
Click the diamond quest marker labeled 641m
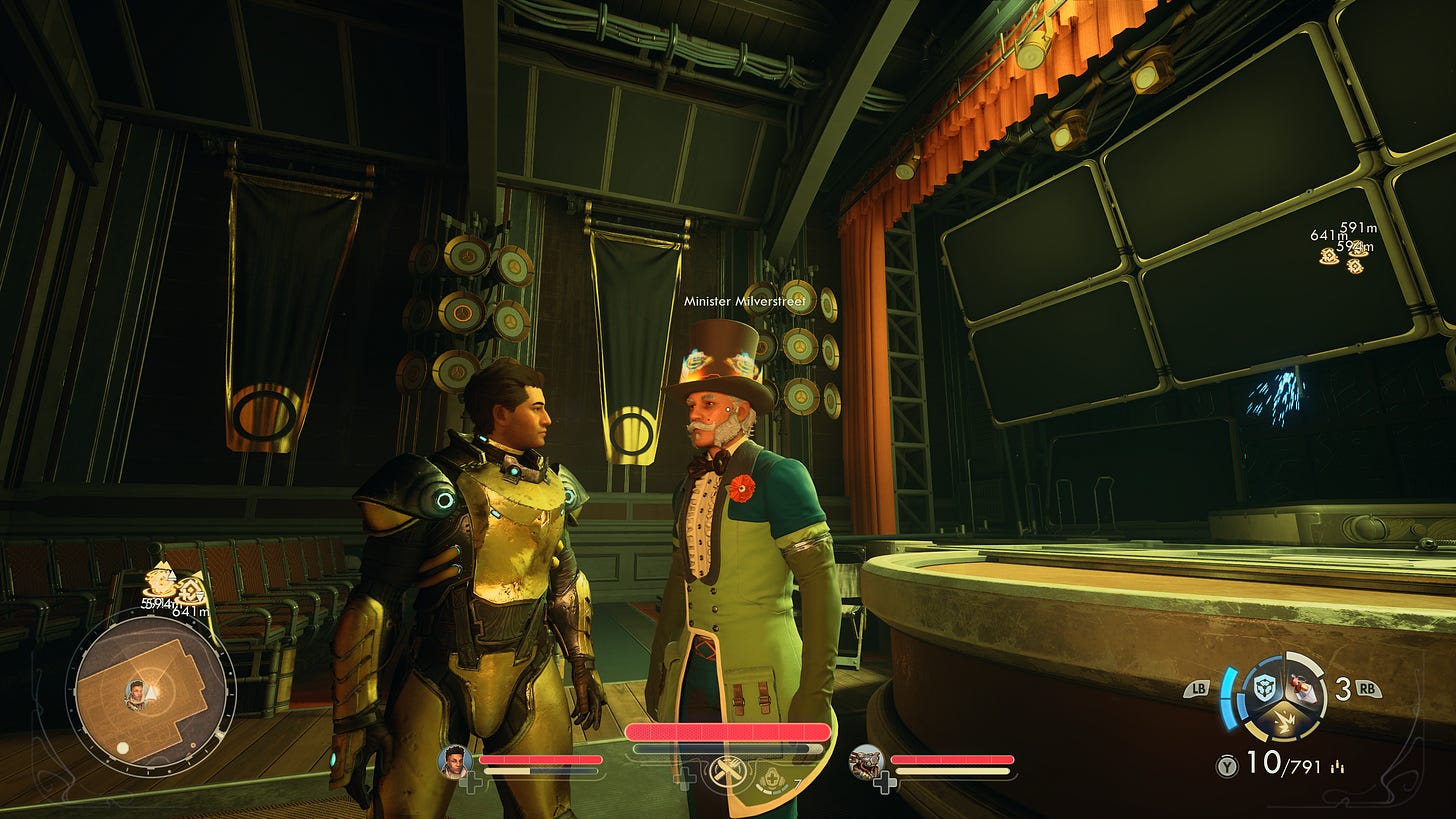pos(190,588)
